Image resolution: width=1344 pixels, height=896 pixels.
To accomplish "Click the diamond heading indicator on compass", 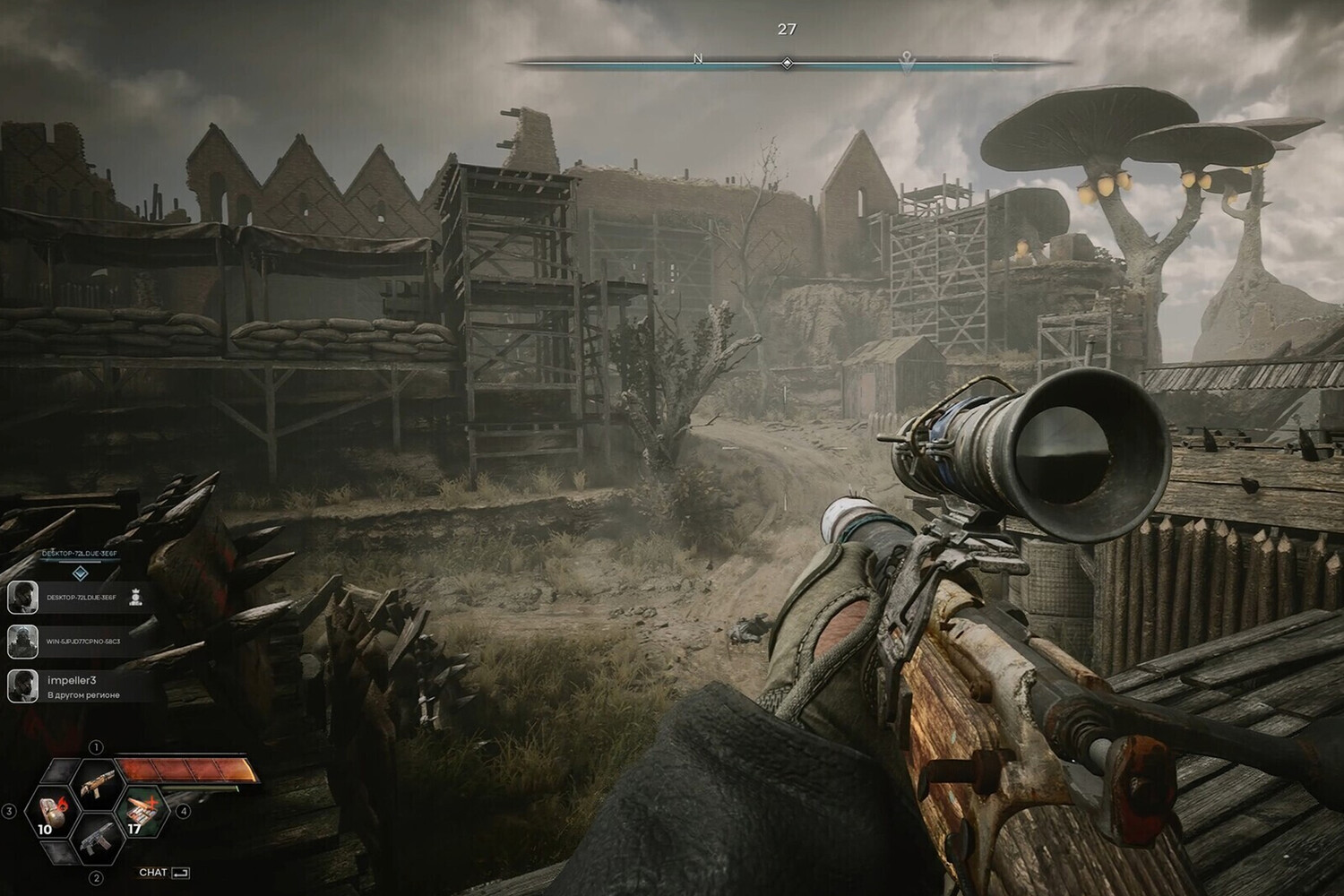I will coord(787,63).
